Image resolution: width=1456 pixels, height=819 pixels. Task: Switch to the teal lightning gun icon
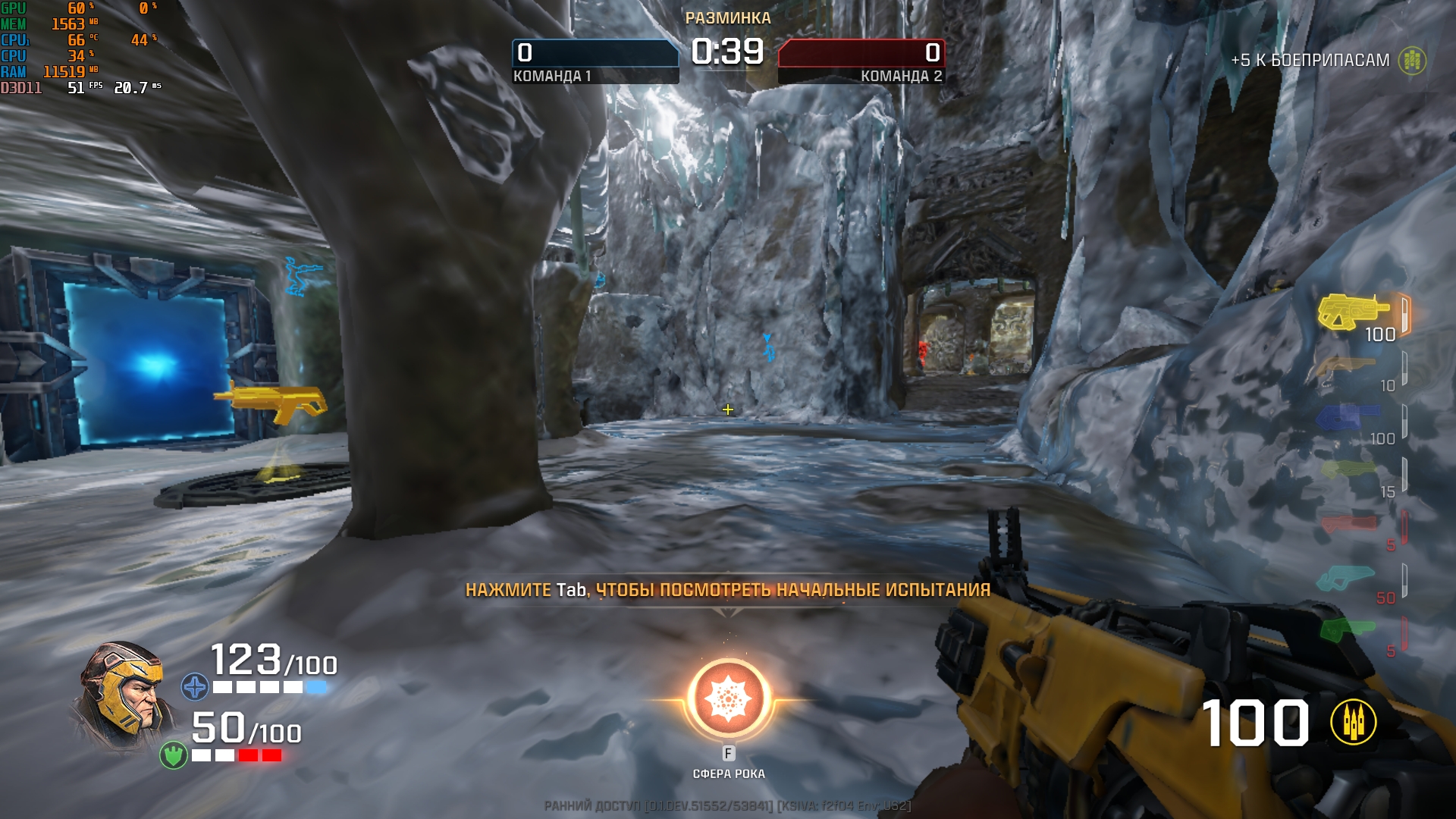pyautogui.click(x=1347, y=578)
